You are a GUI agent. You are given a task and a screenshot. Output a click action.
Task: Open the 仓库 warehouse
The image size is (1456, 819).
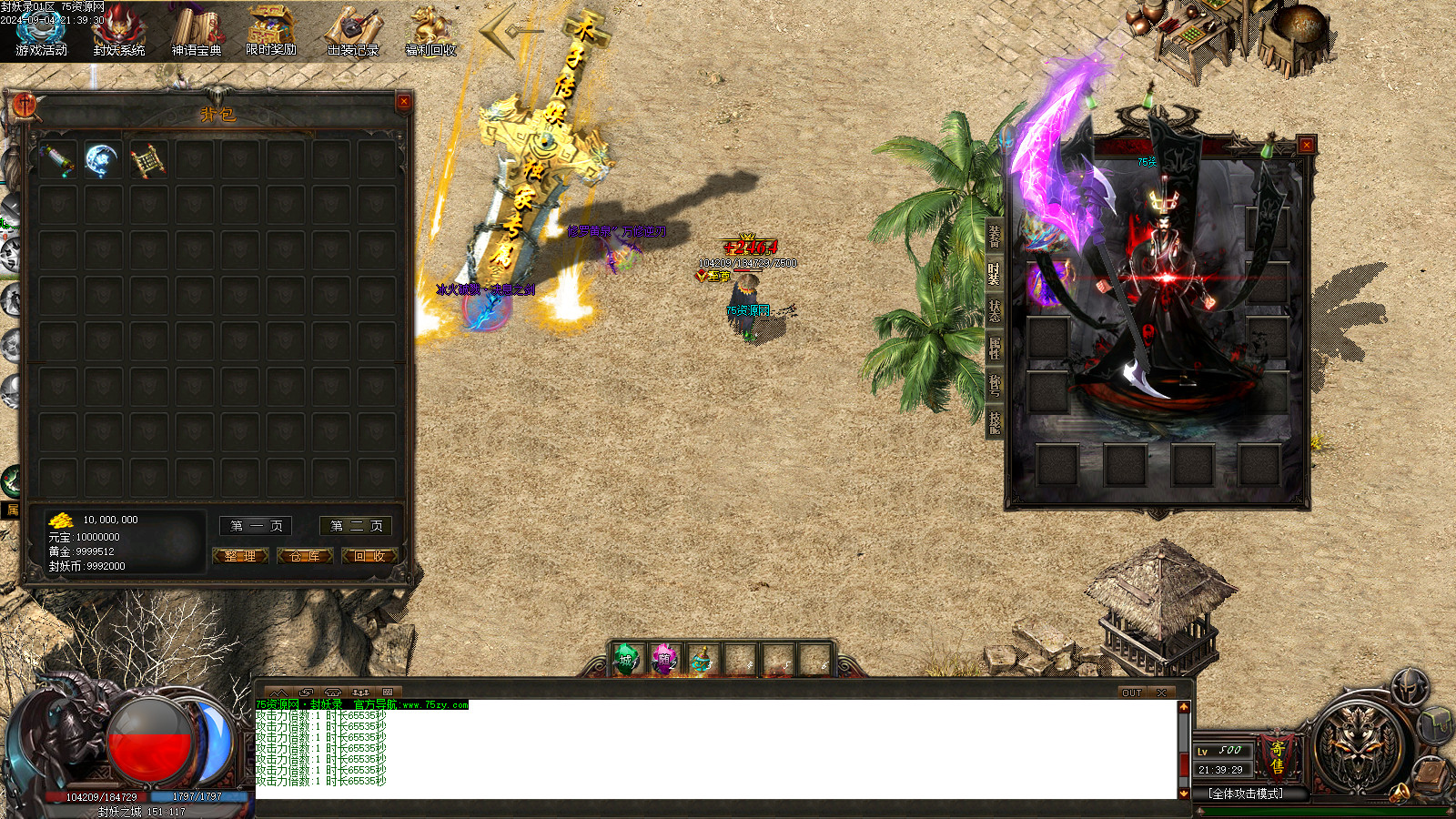pyautogui.click(x=305, y=556)
